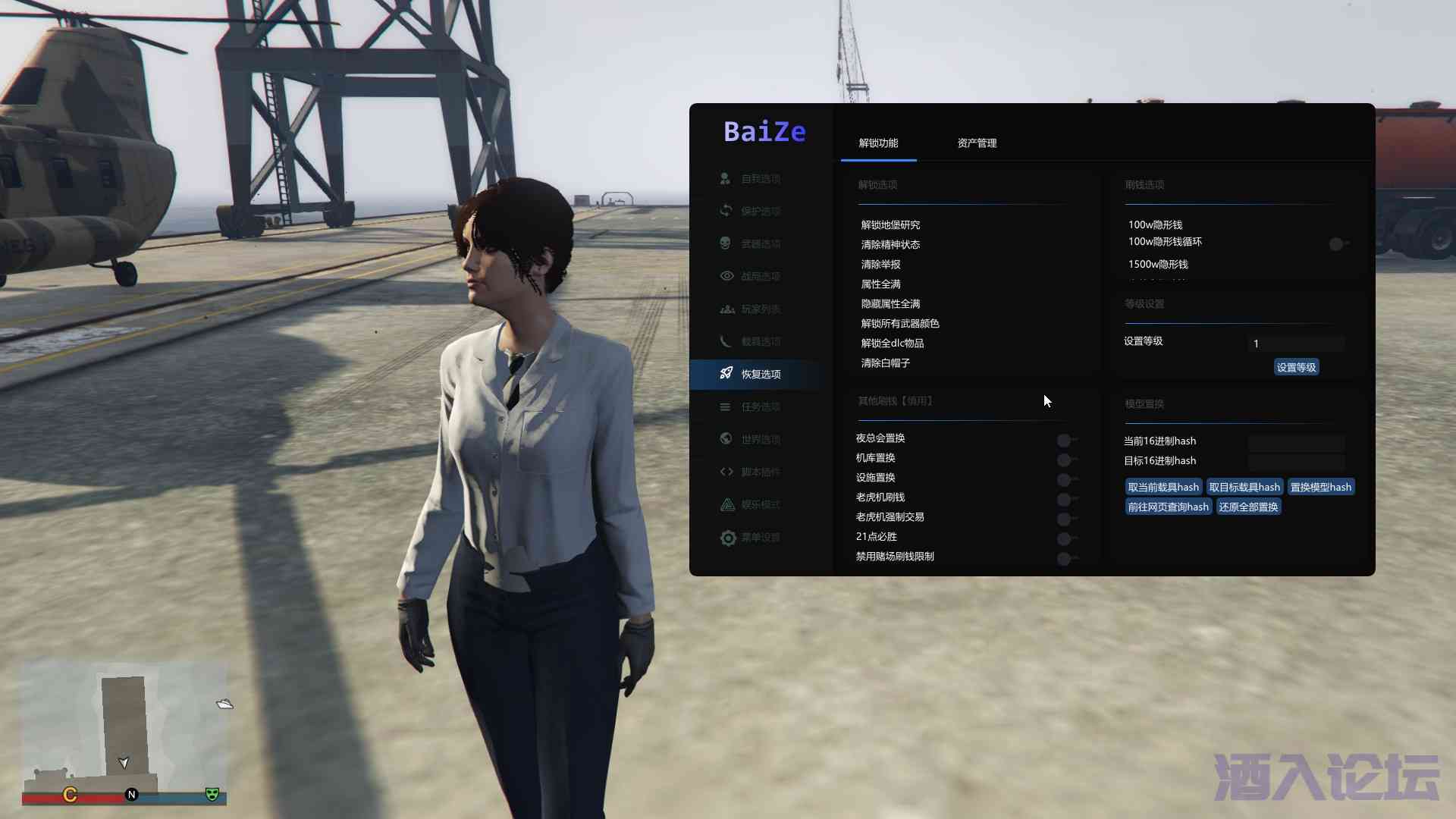Click 解锁地堡研究 option
The image size is (1456, 819).
[x=890, y=225]
